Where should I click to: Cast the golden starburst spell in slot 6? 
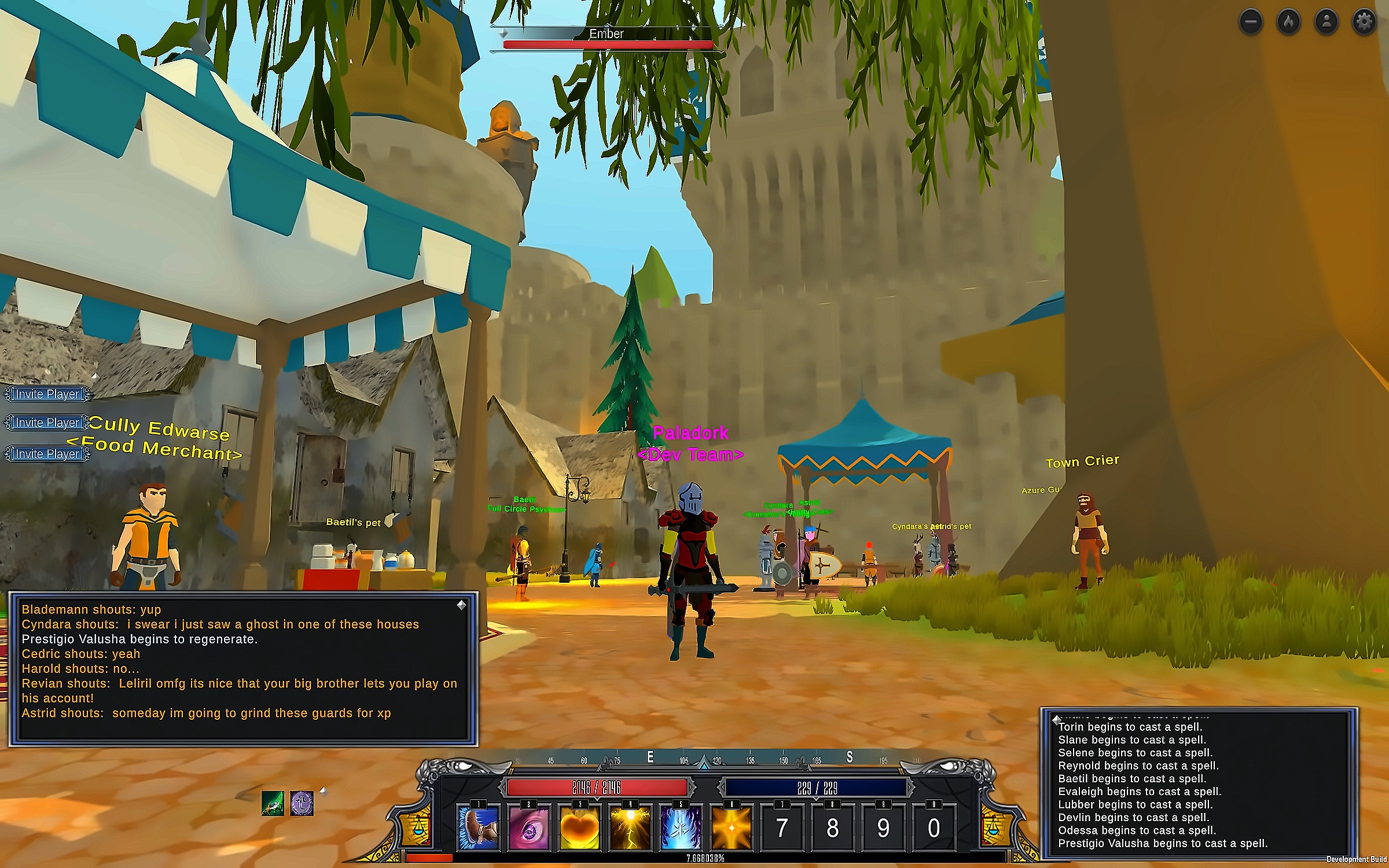pos(732,829)
